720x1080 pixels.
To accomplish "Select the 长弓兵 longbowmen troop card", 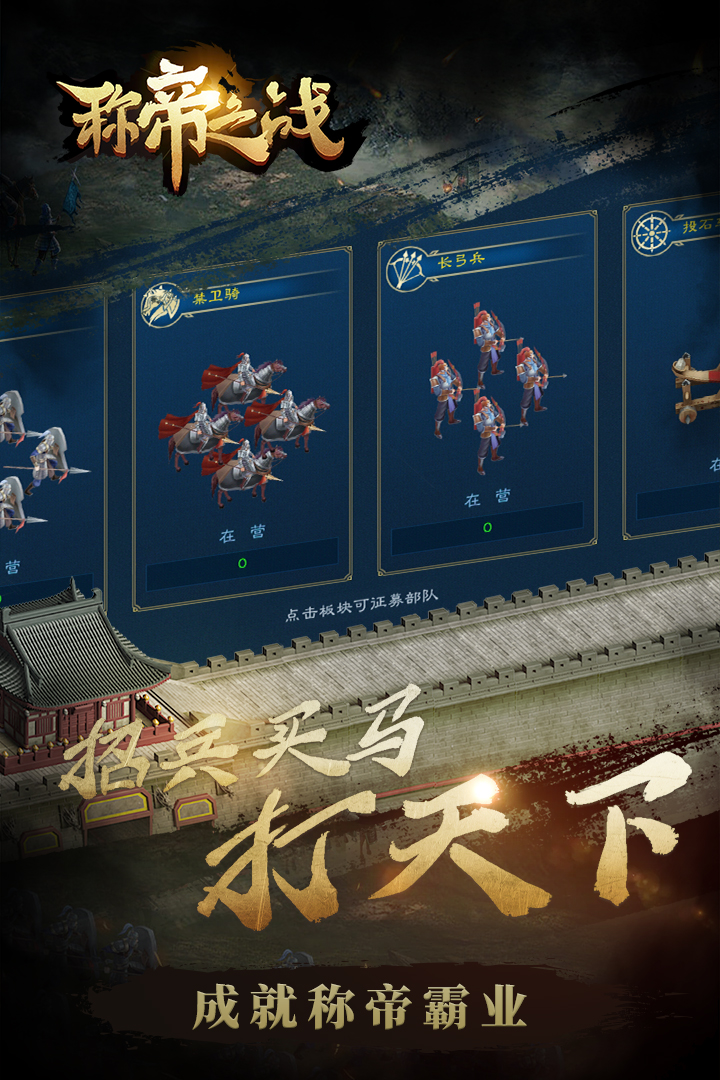I will [x=487, y=395].
